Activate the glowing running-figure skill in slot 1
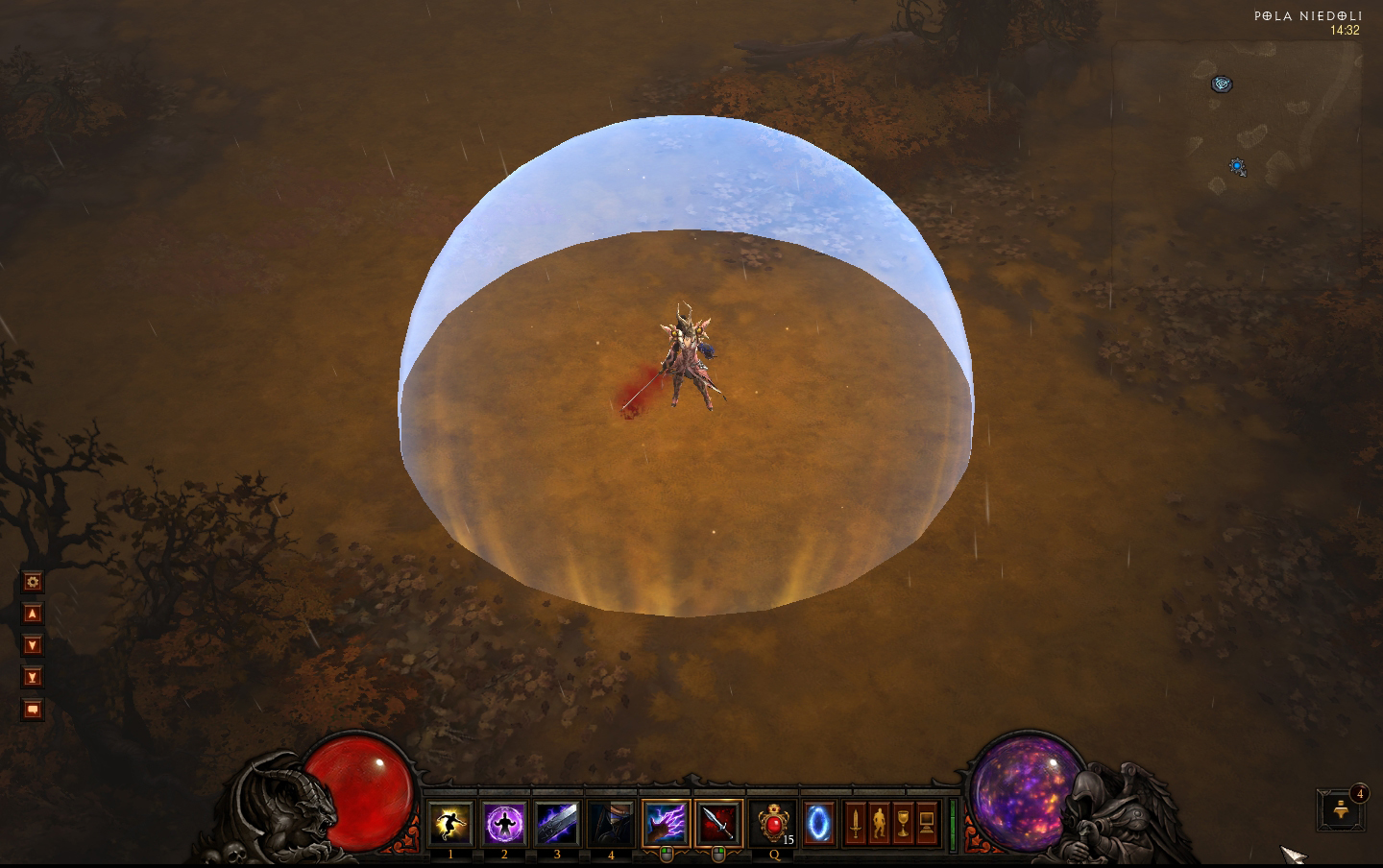This screenshot has height=868, width=1383. tap(450, 823)
